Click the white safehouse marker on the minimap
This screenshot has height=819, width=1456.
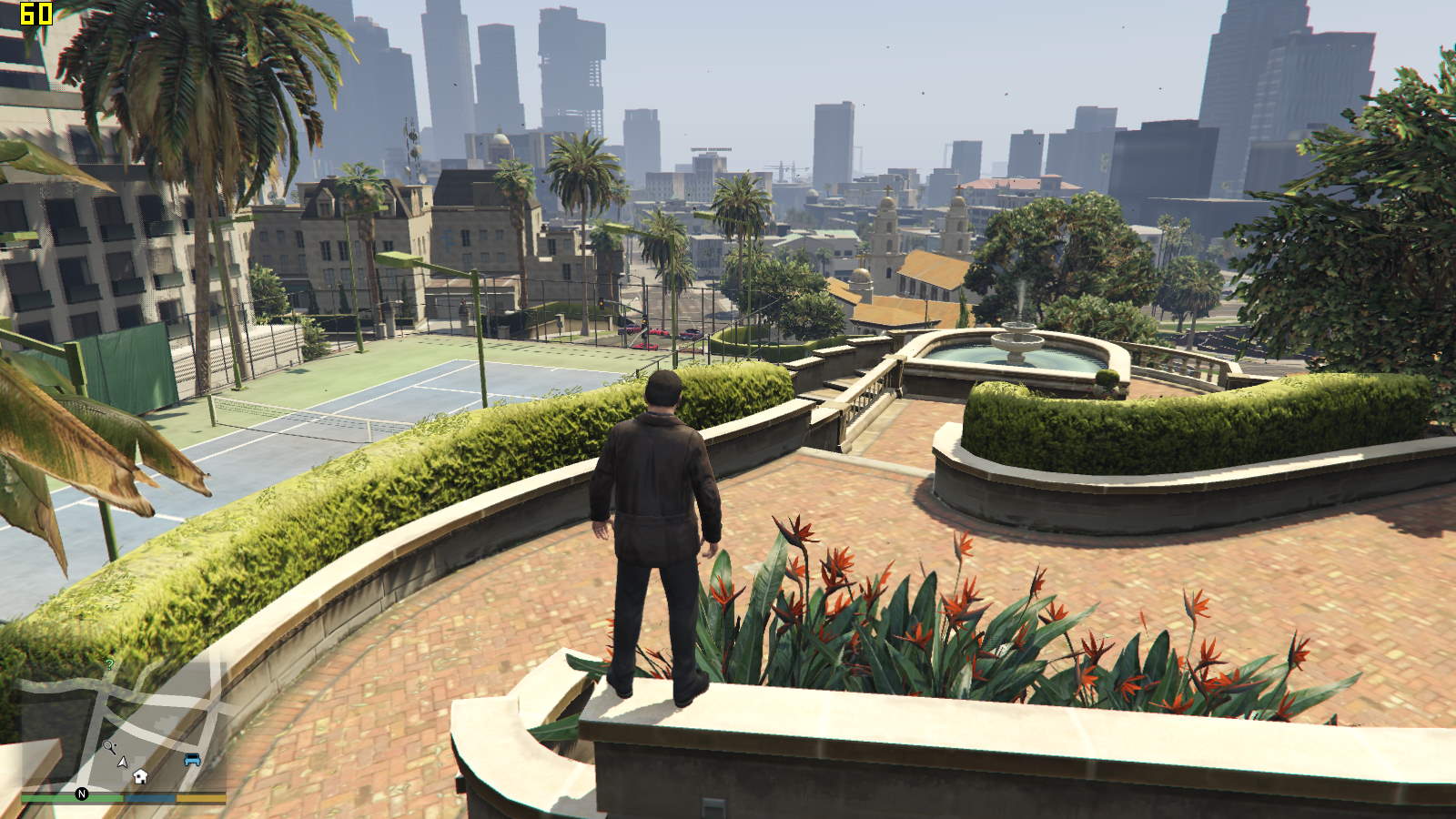(140, 776)
